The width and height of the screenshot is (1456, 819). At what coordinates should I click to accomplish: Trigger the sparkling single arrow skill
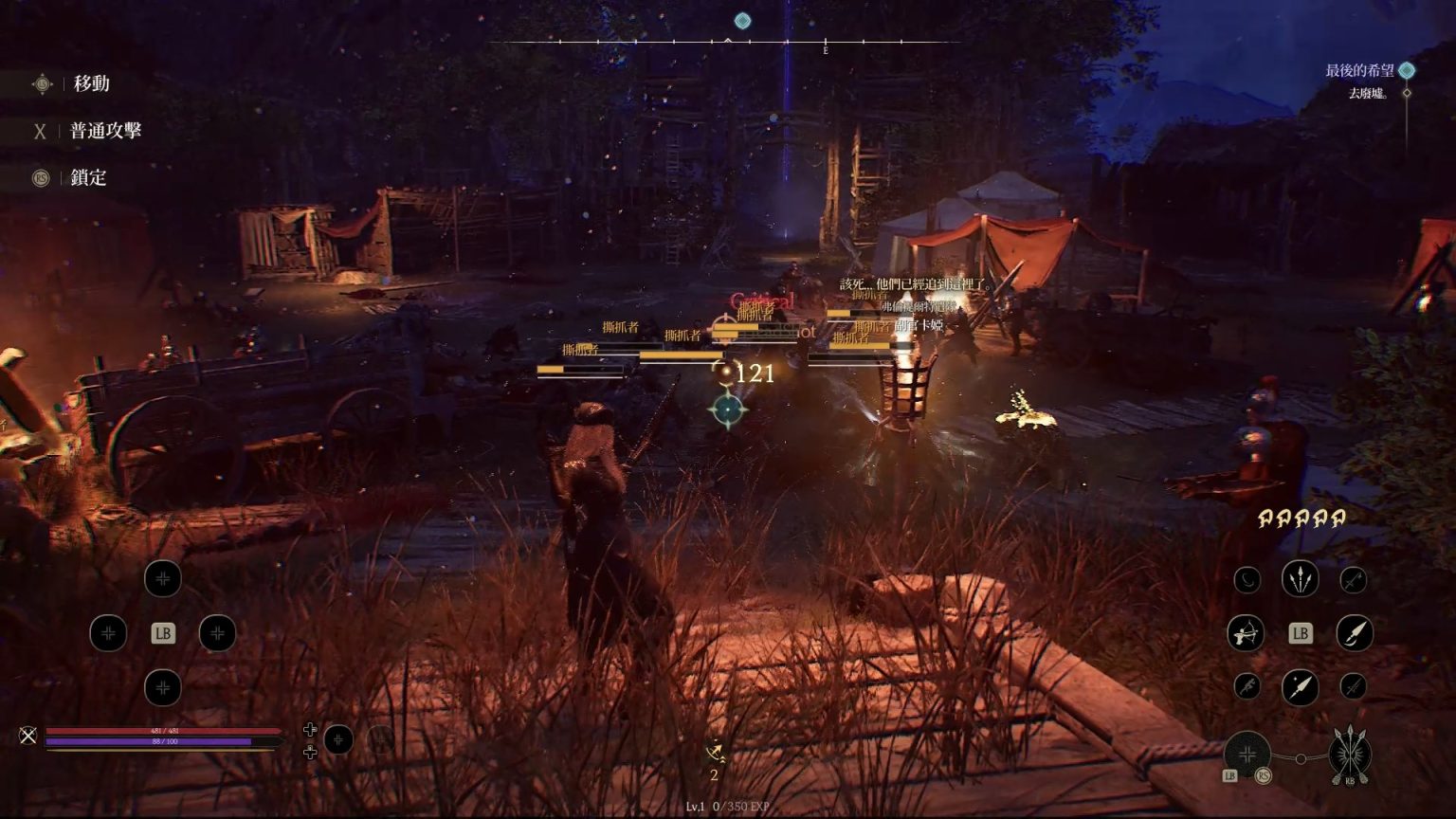point(1300,687)
